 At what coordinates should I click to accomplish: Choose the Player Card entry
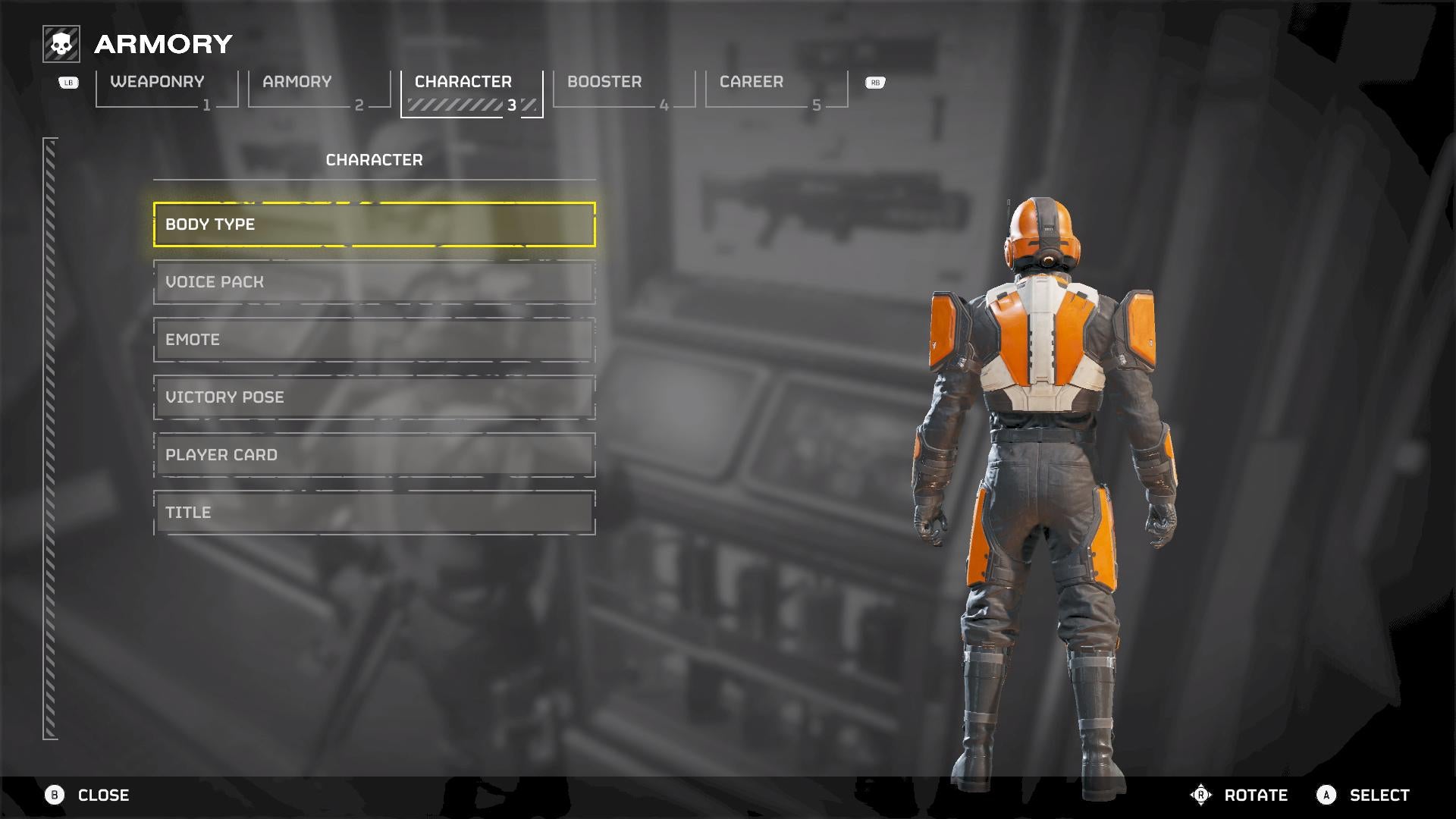coord(374,455)
